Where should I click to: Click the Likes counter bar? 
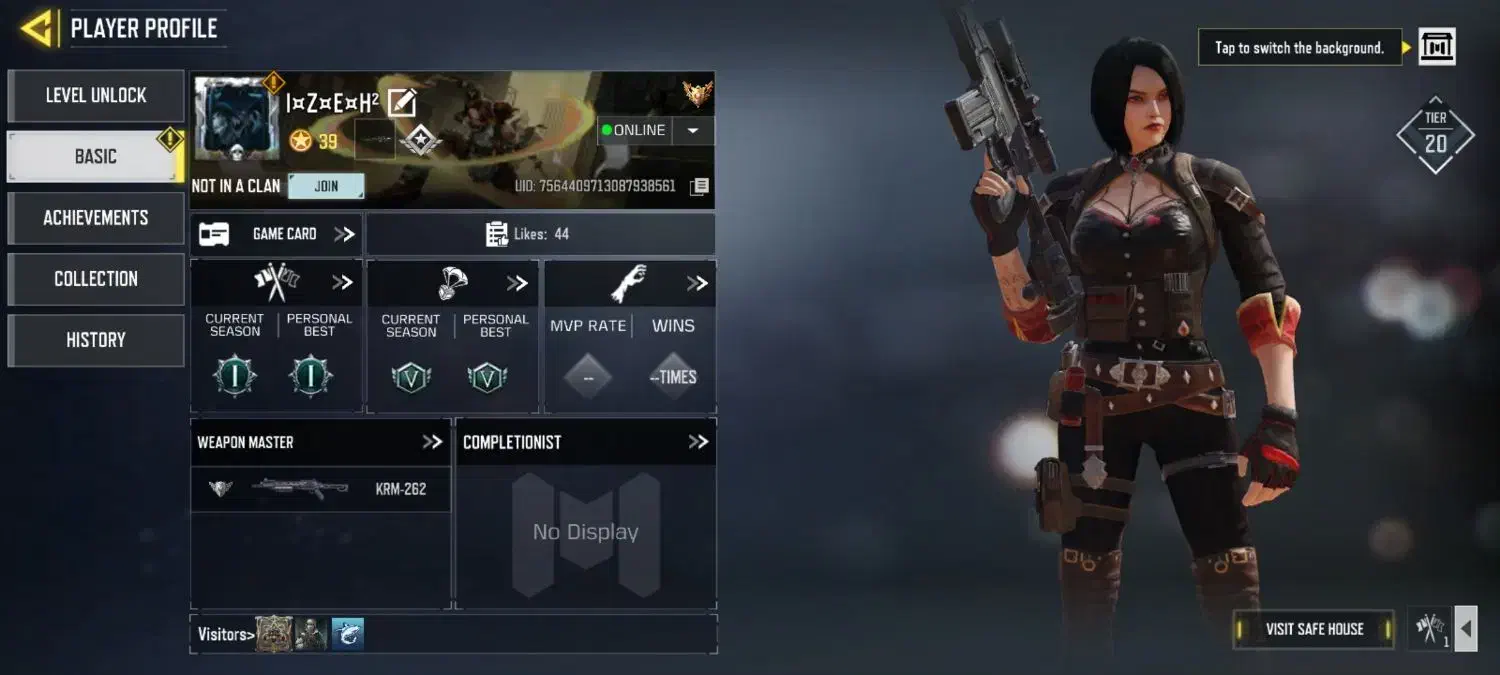pos(540,234)
